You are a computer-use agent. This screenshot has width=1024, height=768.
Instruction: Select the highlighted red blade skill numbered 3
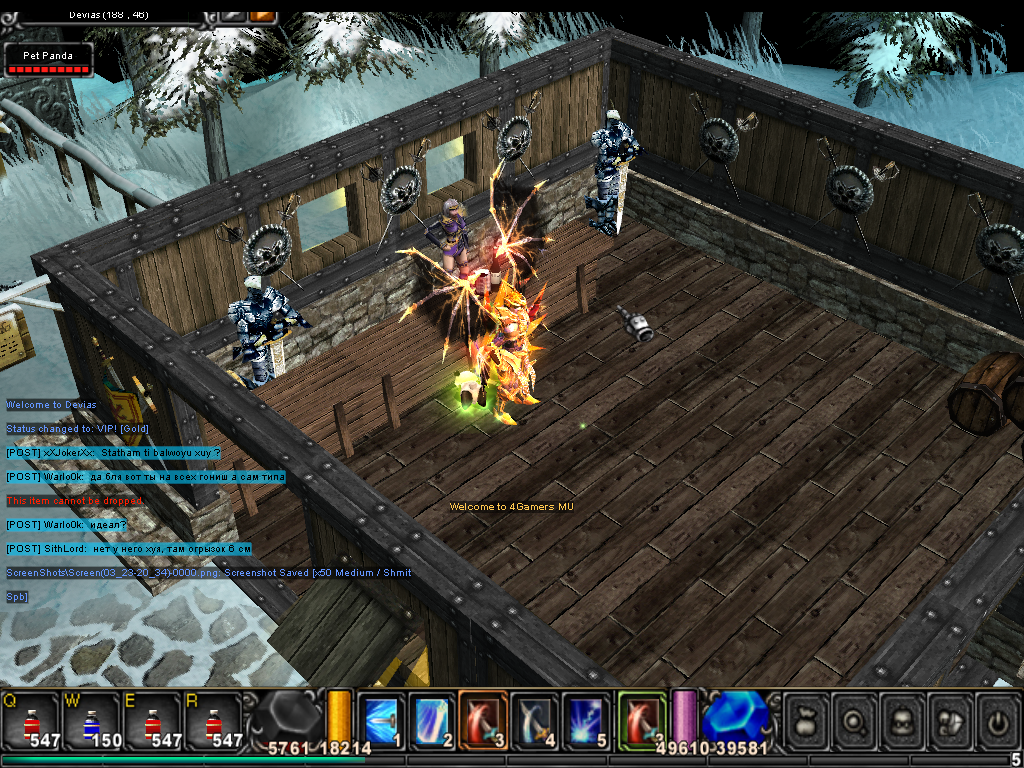(x=484, y=720)
